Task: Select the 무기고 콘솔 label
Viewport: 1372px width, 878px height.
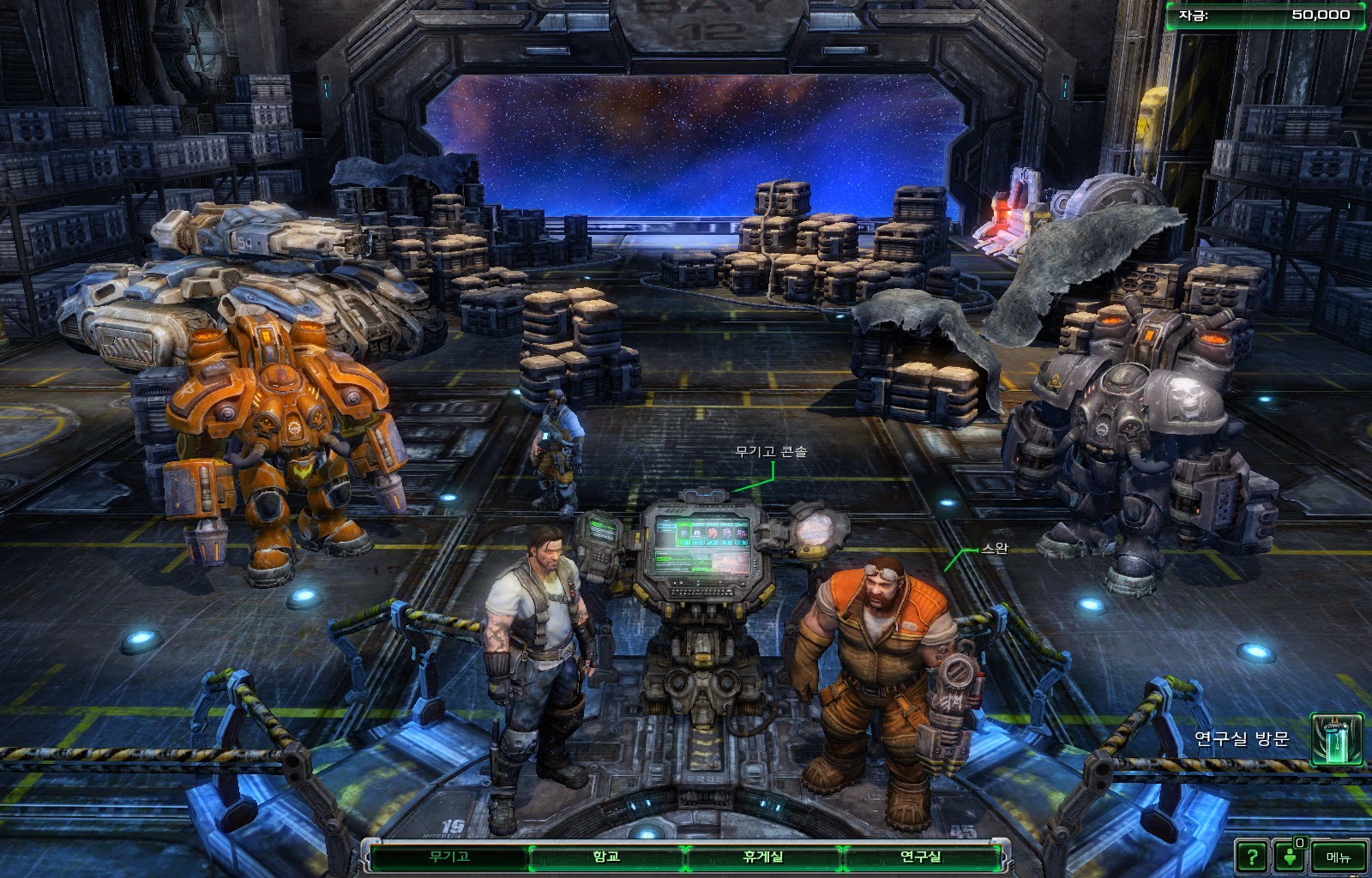Action: tap(771, 452)
